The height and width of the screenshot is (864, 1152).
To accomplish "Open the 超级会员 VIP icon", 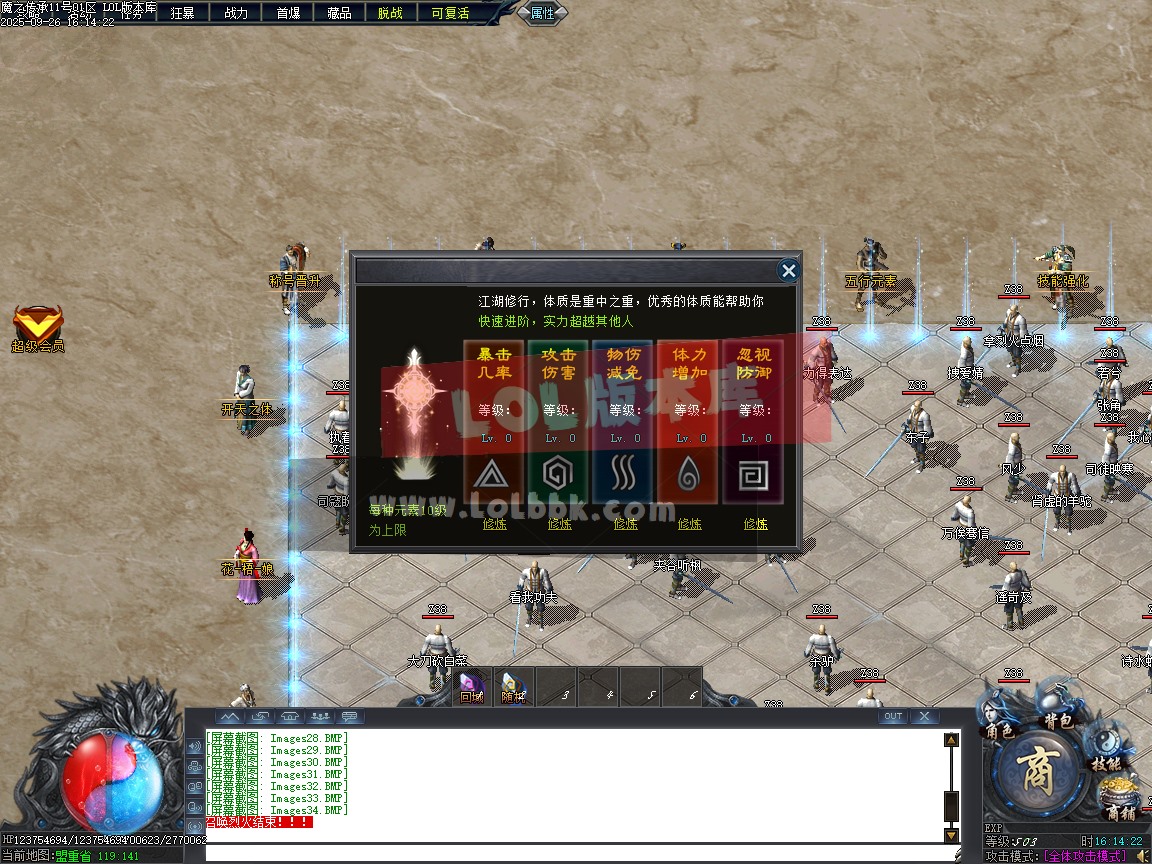I will click(38, 324).
